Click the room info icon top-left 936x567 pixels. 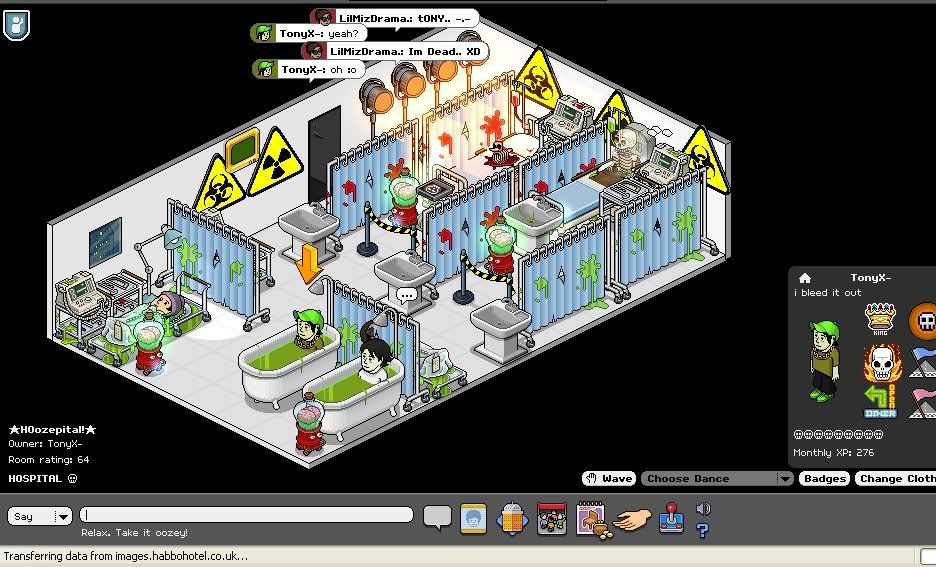[17, 24]
